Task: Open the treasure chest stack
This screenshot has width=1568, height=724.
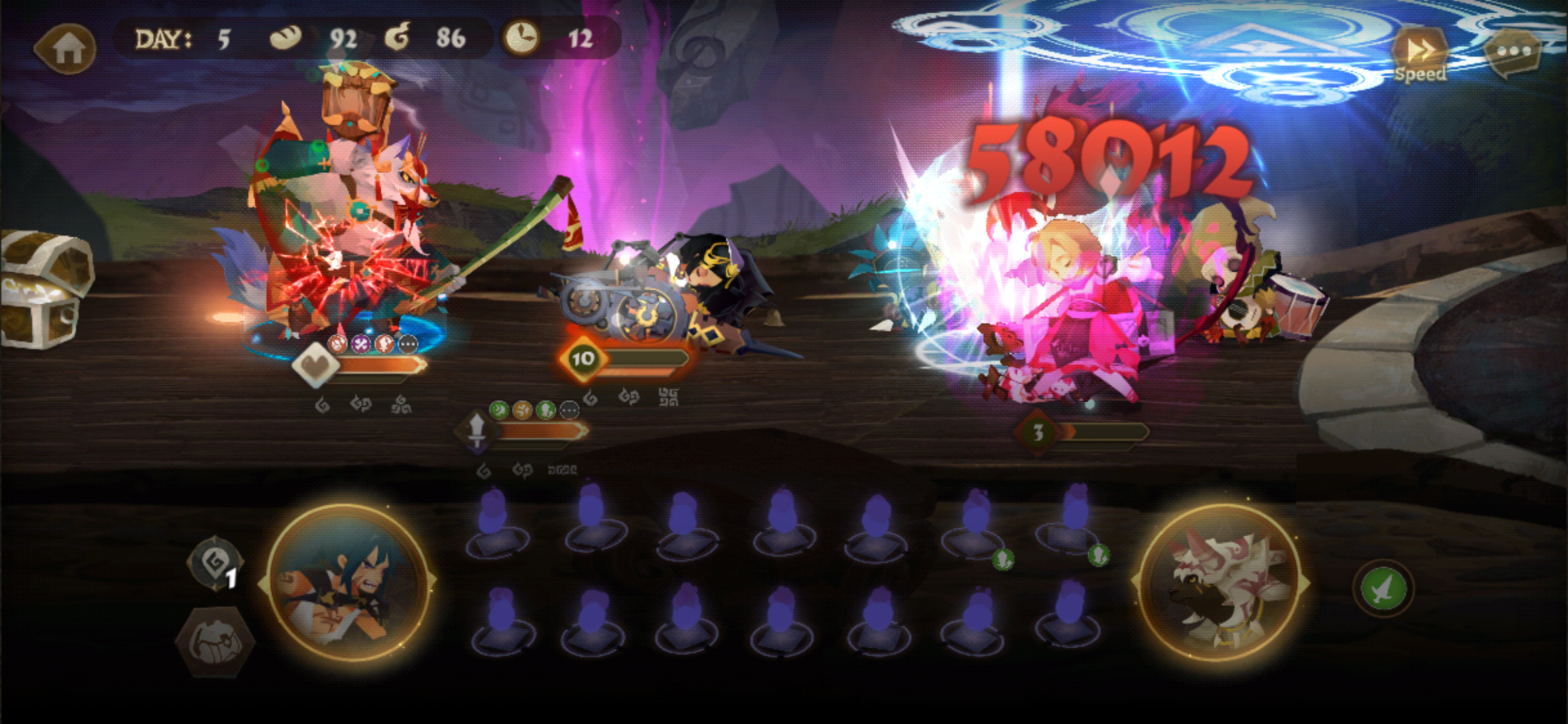Action: point(44,290)
